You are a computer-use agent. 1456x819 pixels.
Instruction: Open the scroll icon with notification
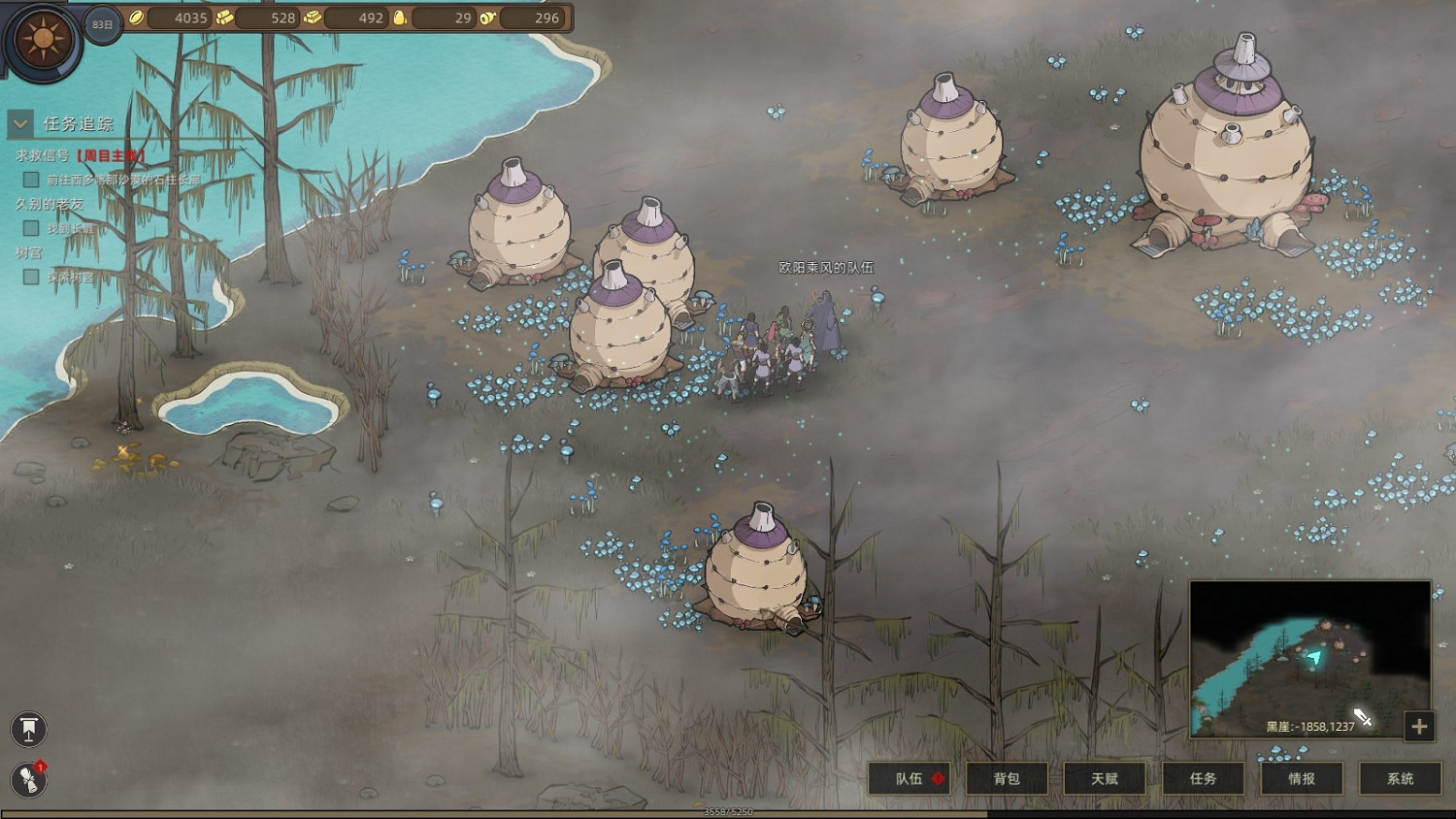pos(29,779)
